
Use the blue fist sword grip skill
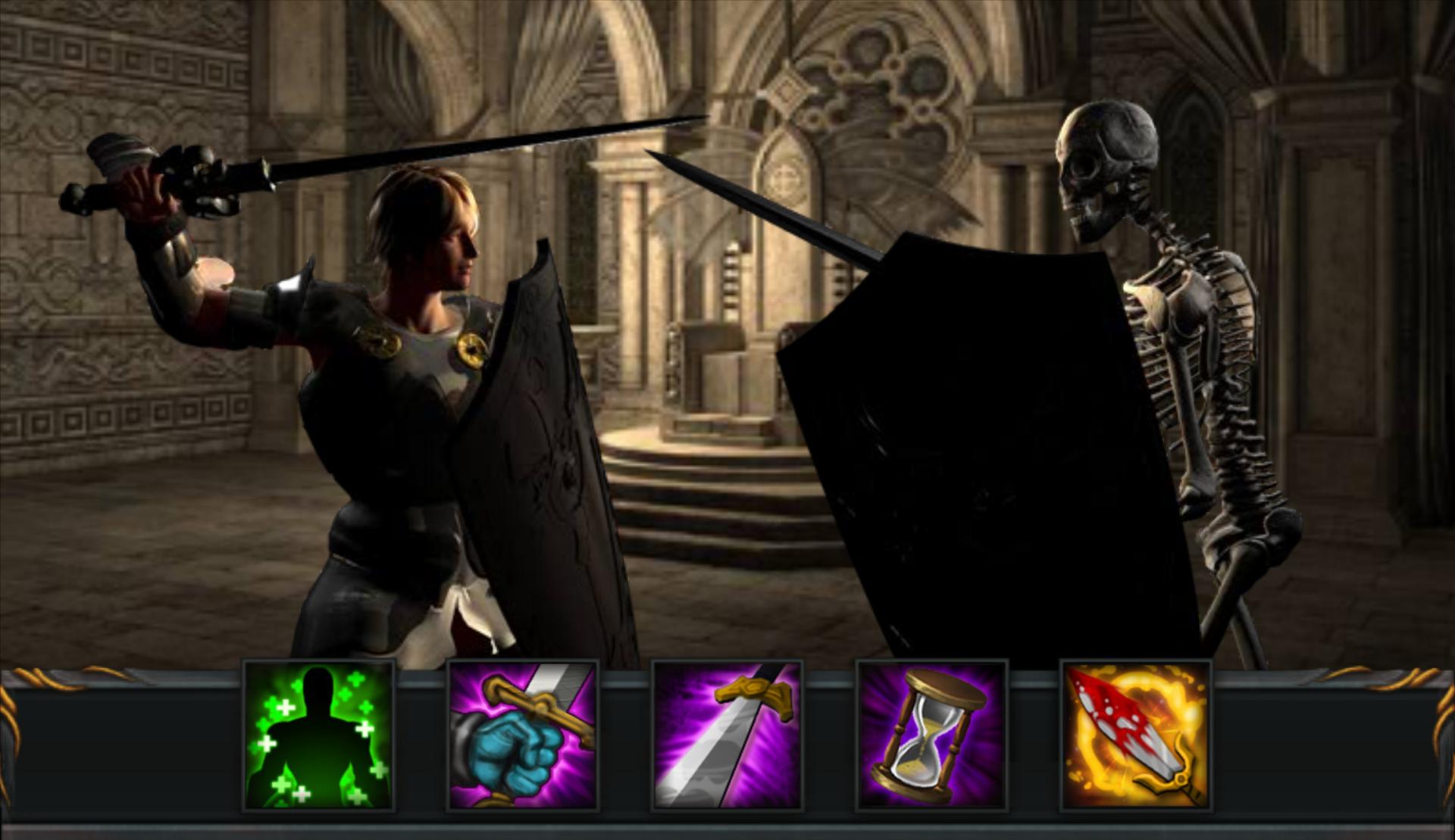[x=523, y=736]
